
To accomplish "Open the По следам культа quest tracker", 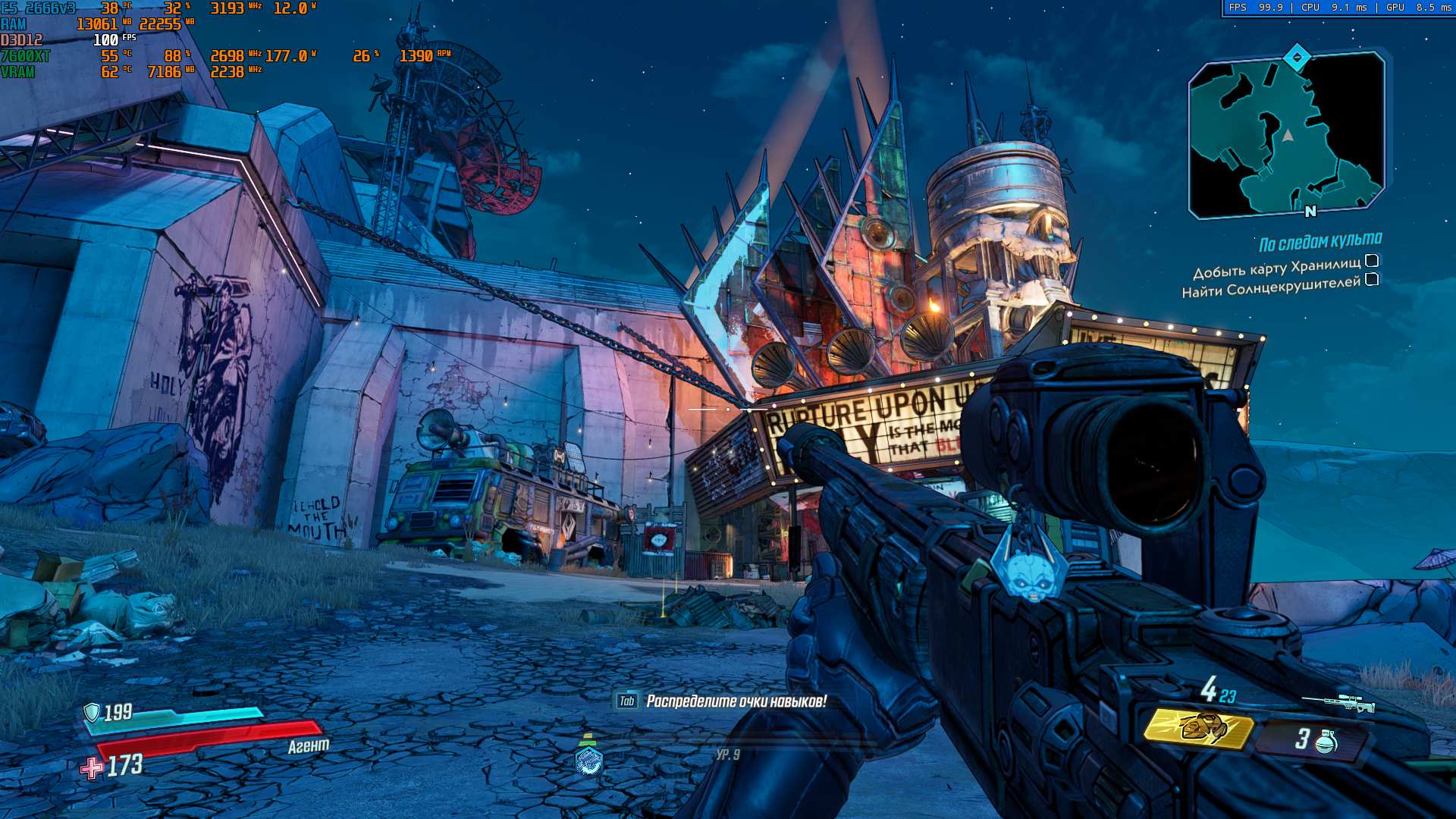I will 1320,242.
